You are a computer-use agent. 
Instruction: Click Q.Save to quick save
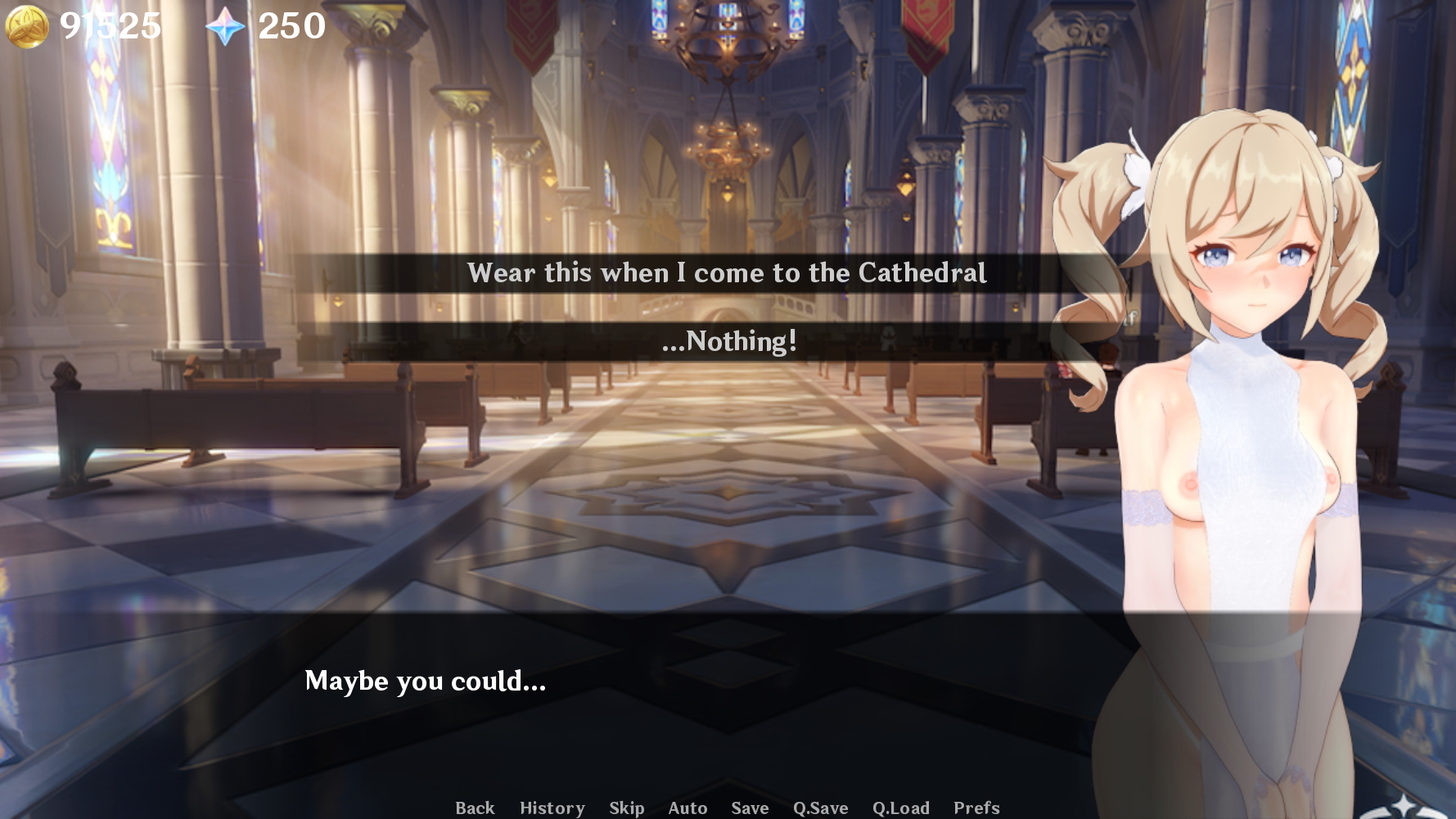(820, 808)
